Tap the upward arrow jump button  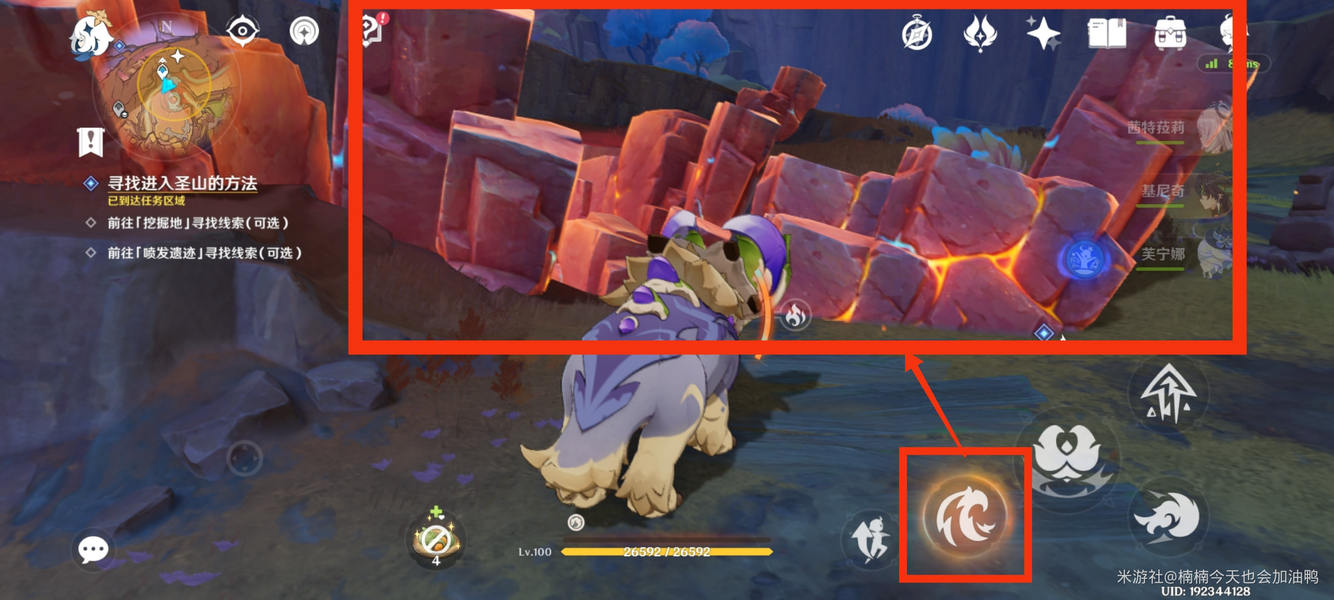coord(1167,392)
